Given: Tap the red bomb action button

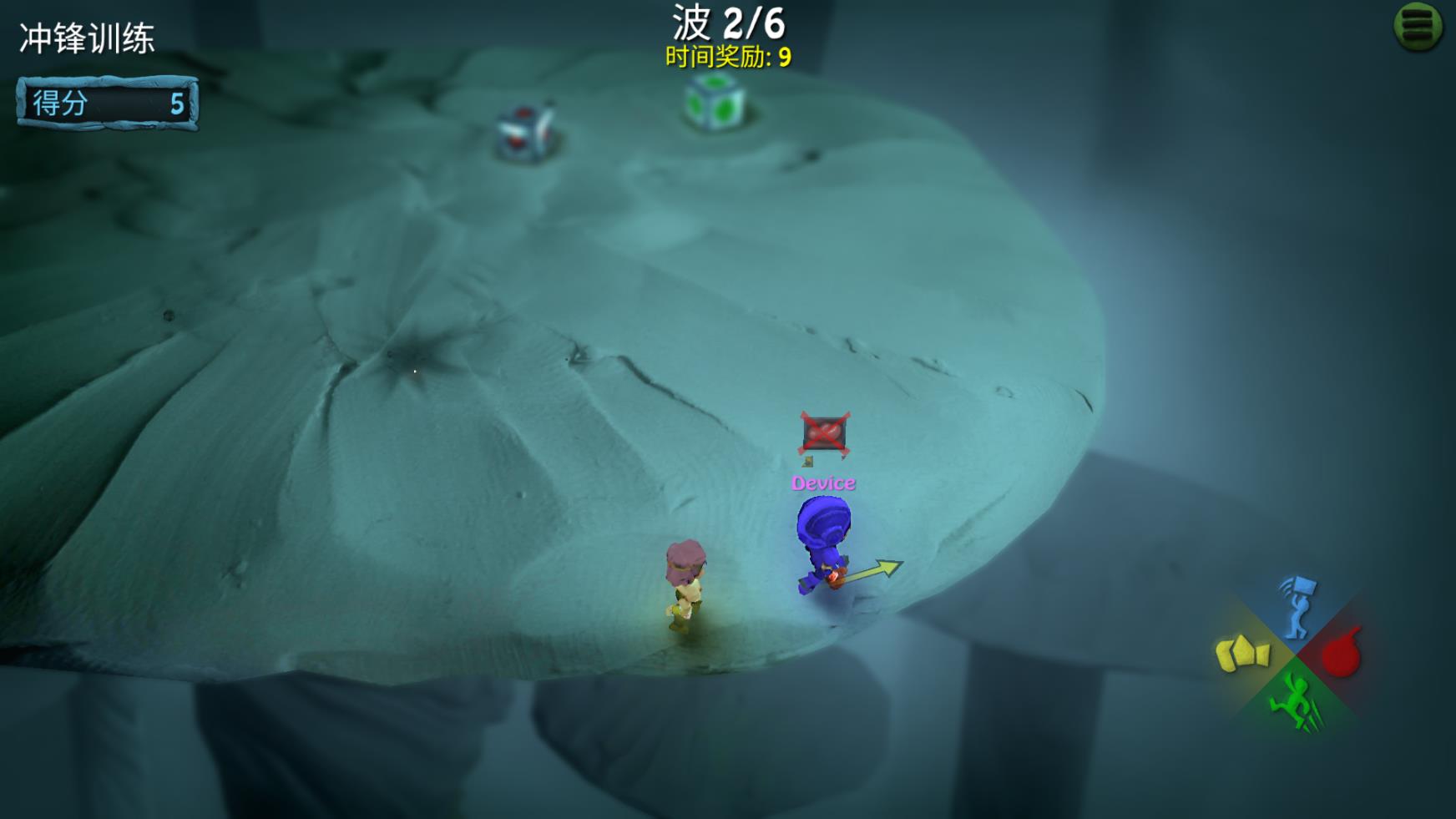Looking at the screenshot, I should coord(1342,654).
